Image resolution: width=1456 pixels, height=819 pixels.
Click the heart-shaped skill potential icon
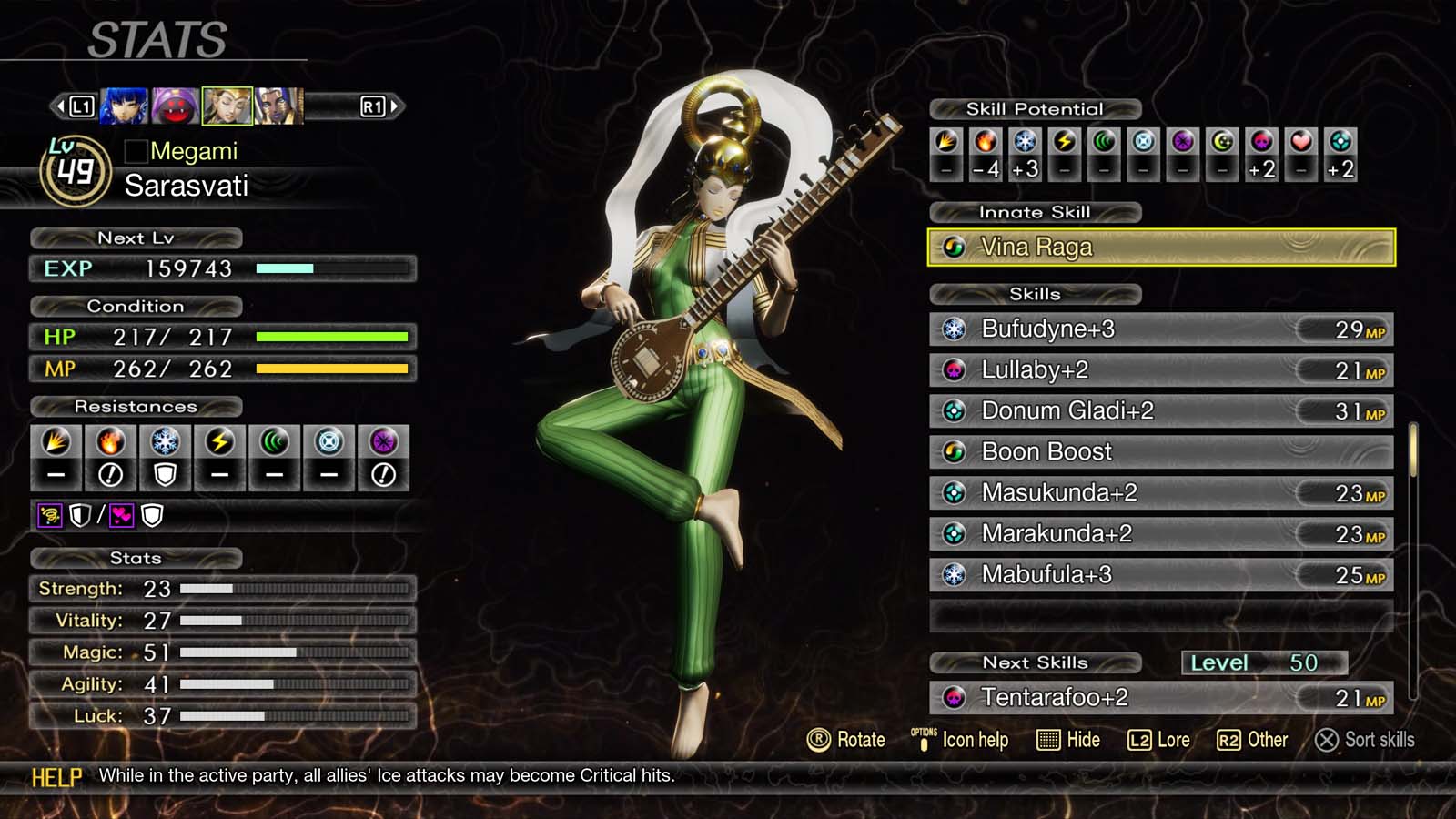click(1301, 142)
